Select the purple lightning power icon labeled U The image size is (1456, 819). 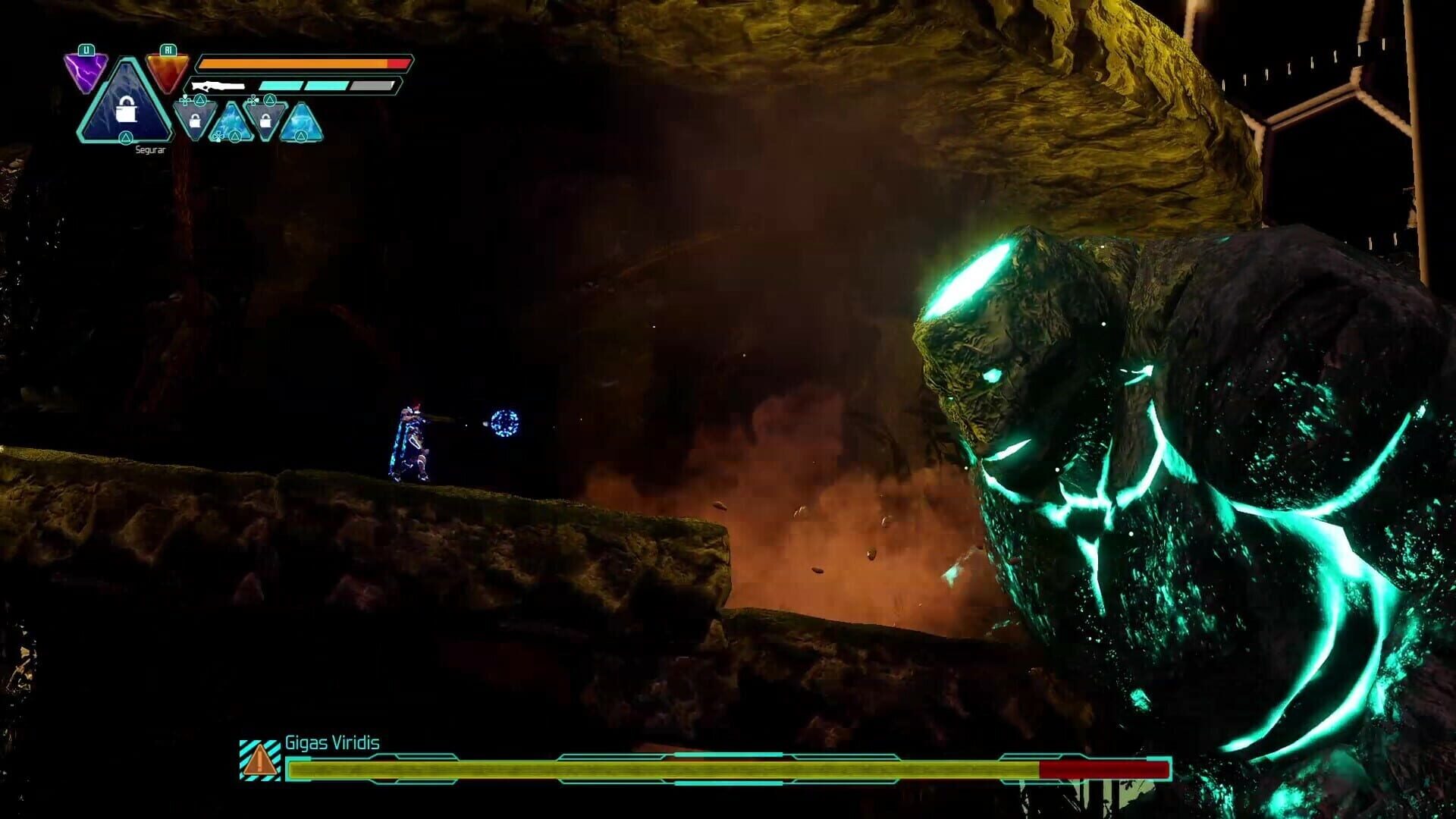pyautogui.click(x=86, y=71)
